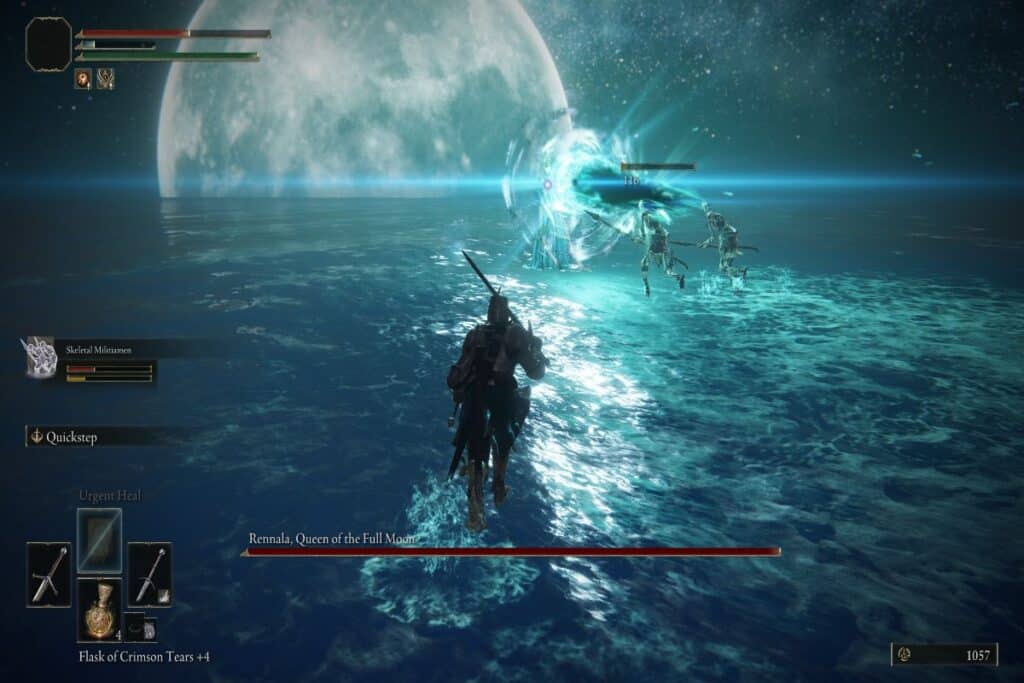1024x683 pixels.
Task: Activate the Quickstep skill label
Action: coord(70,437)
